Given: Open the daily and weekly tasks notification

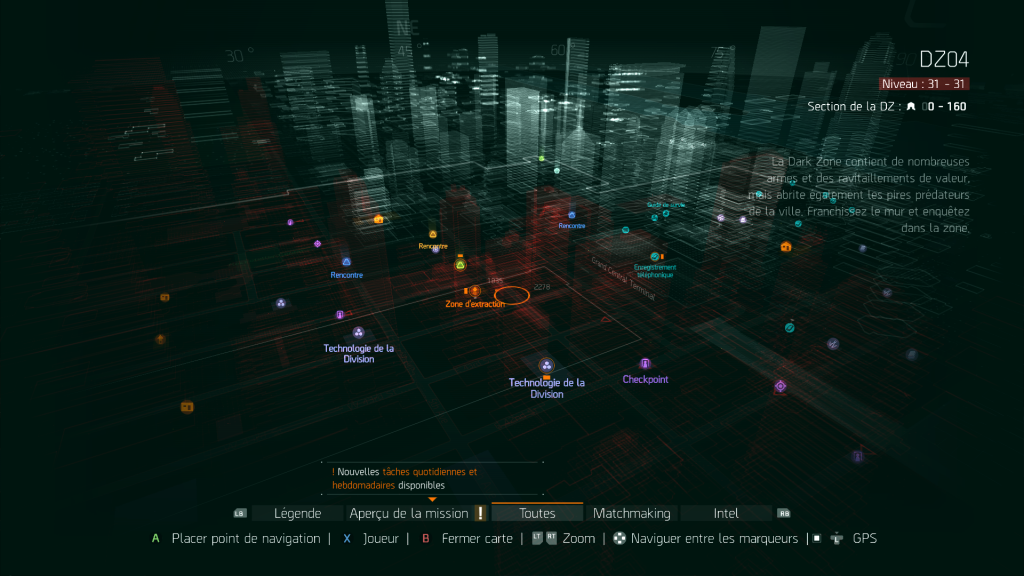Looking at the screenshot, I should coord(405,478).
